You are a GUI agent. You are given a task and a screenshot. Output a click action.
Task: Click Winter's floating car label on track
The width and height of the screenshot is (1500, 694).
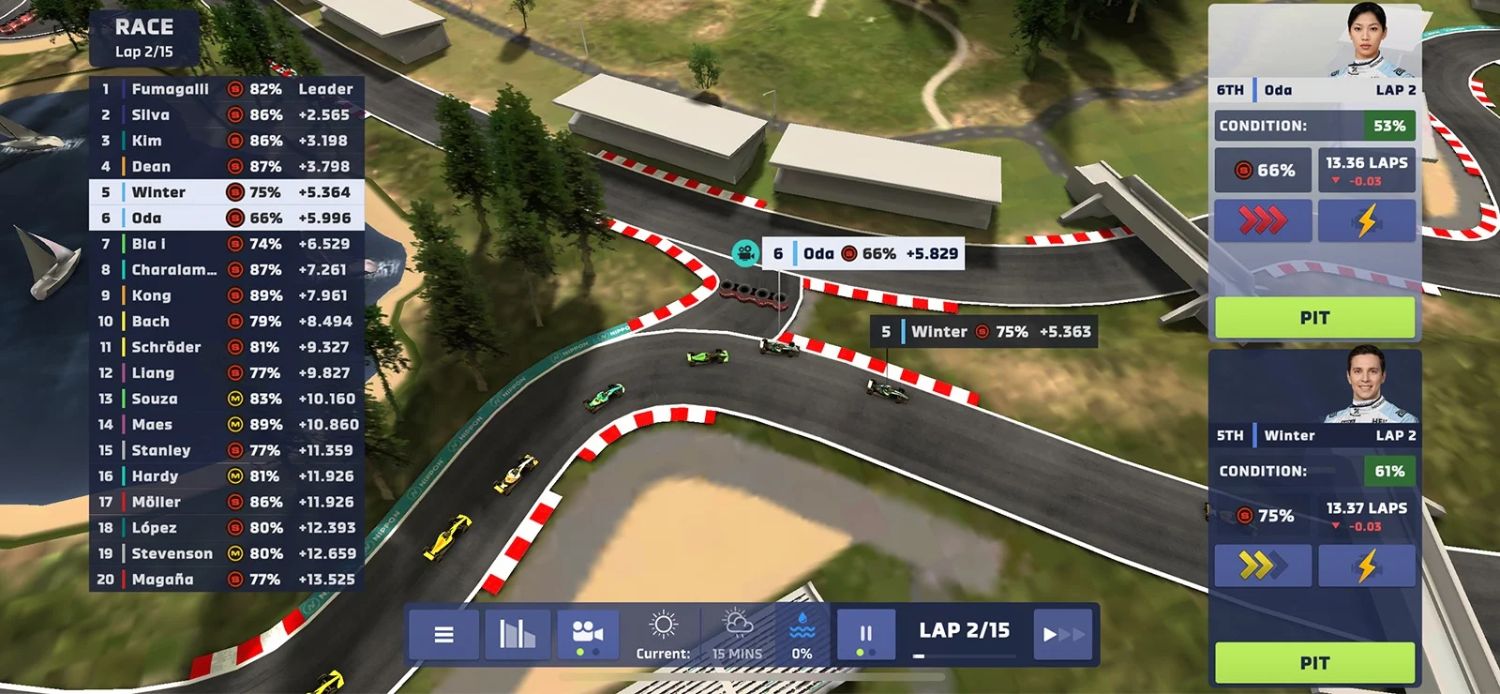pos(983,332)
